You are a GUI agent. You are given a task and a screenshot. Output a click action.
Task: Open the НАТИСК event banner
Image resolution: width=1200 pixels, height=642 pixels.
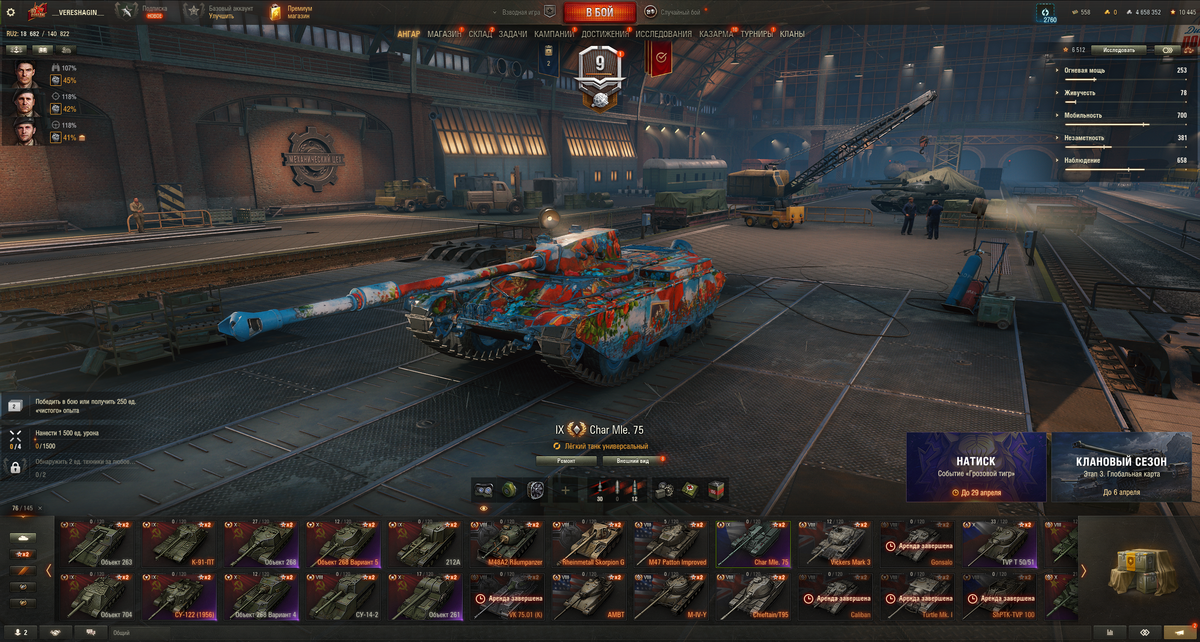click(976, 467)
